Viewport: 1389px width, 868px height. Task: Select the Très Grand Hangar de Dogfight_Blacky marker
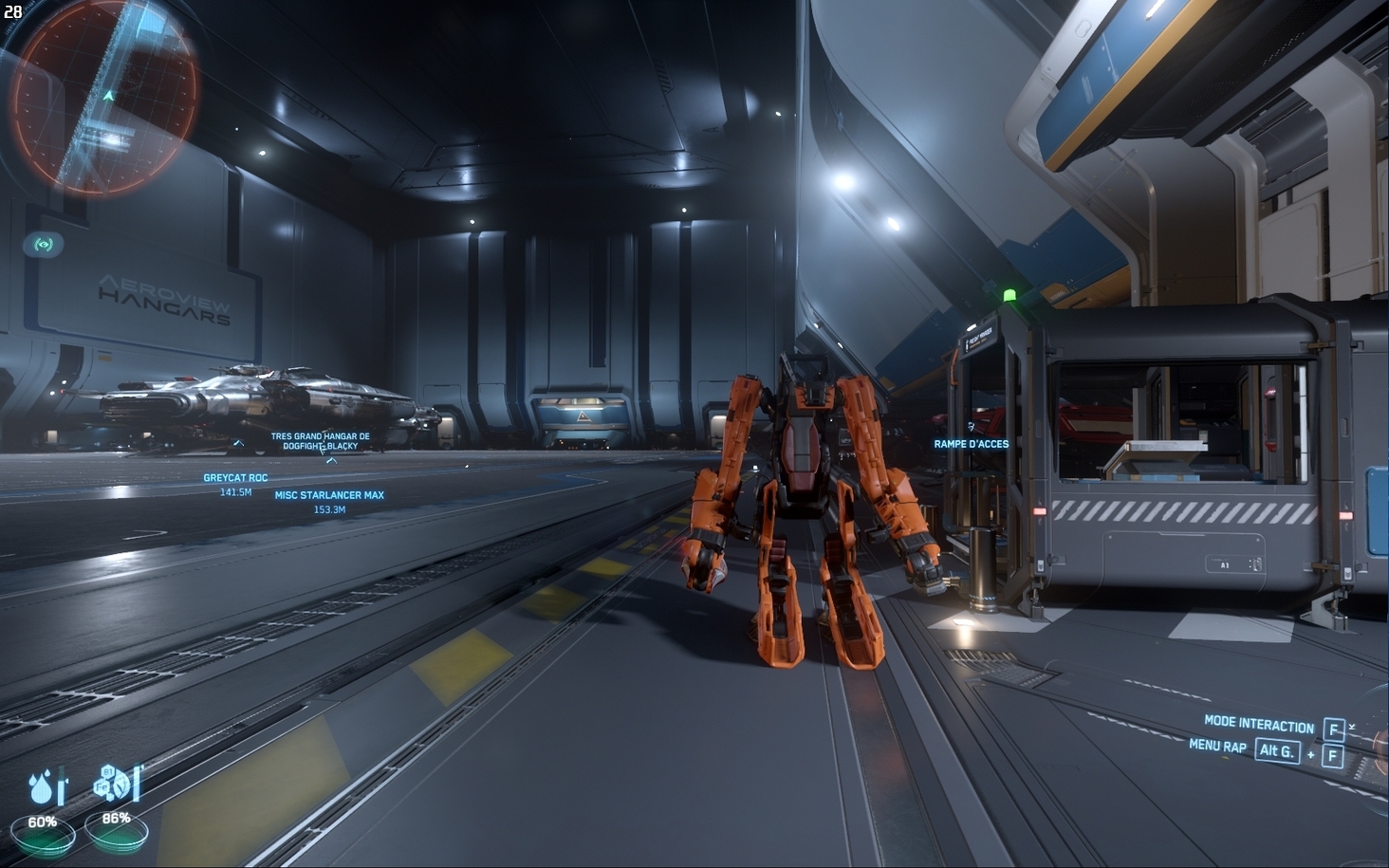(x=320, y=441)
